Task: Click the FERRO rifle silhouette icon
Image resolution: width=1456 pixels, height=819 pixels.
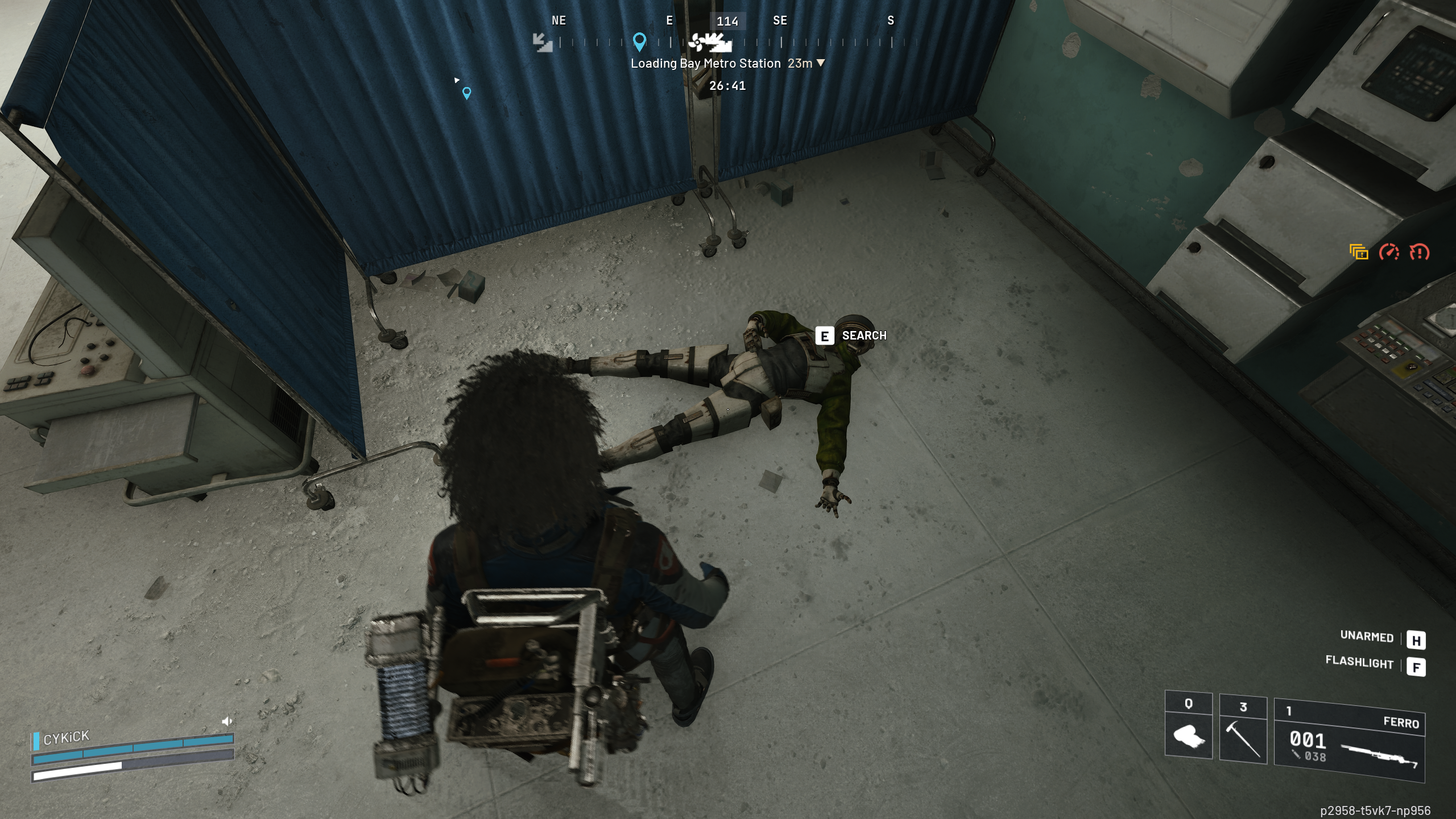Action: [x=1376, y=756]
